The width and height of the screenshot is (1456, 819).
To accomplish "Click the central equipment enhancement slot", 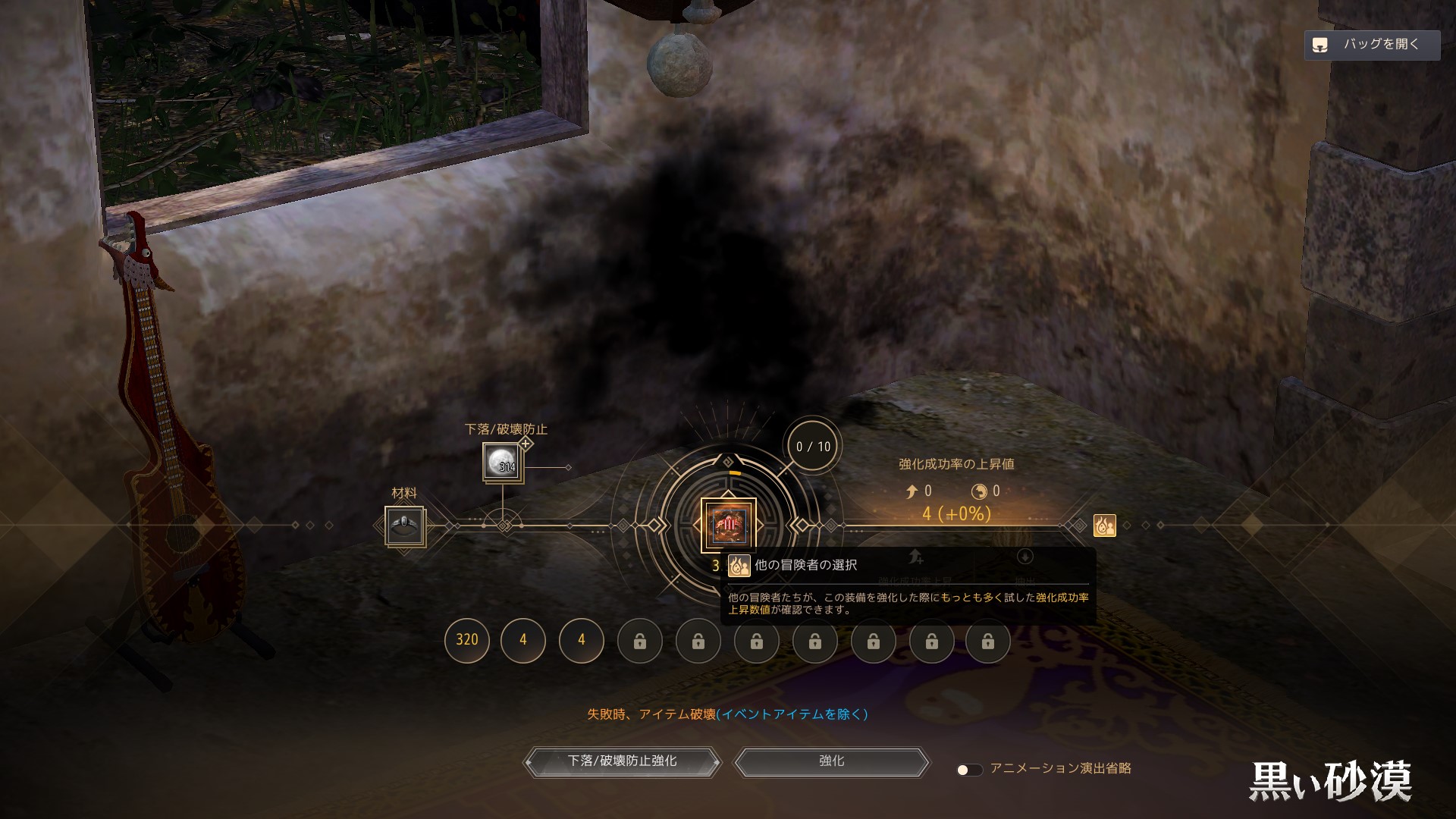I will pyautogui.click(x=728, y=524).
